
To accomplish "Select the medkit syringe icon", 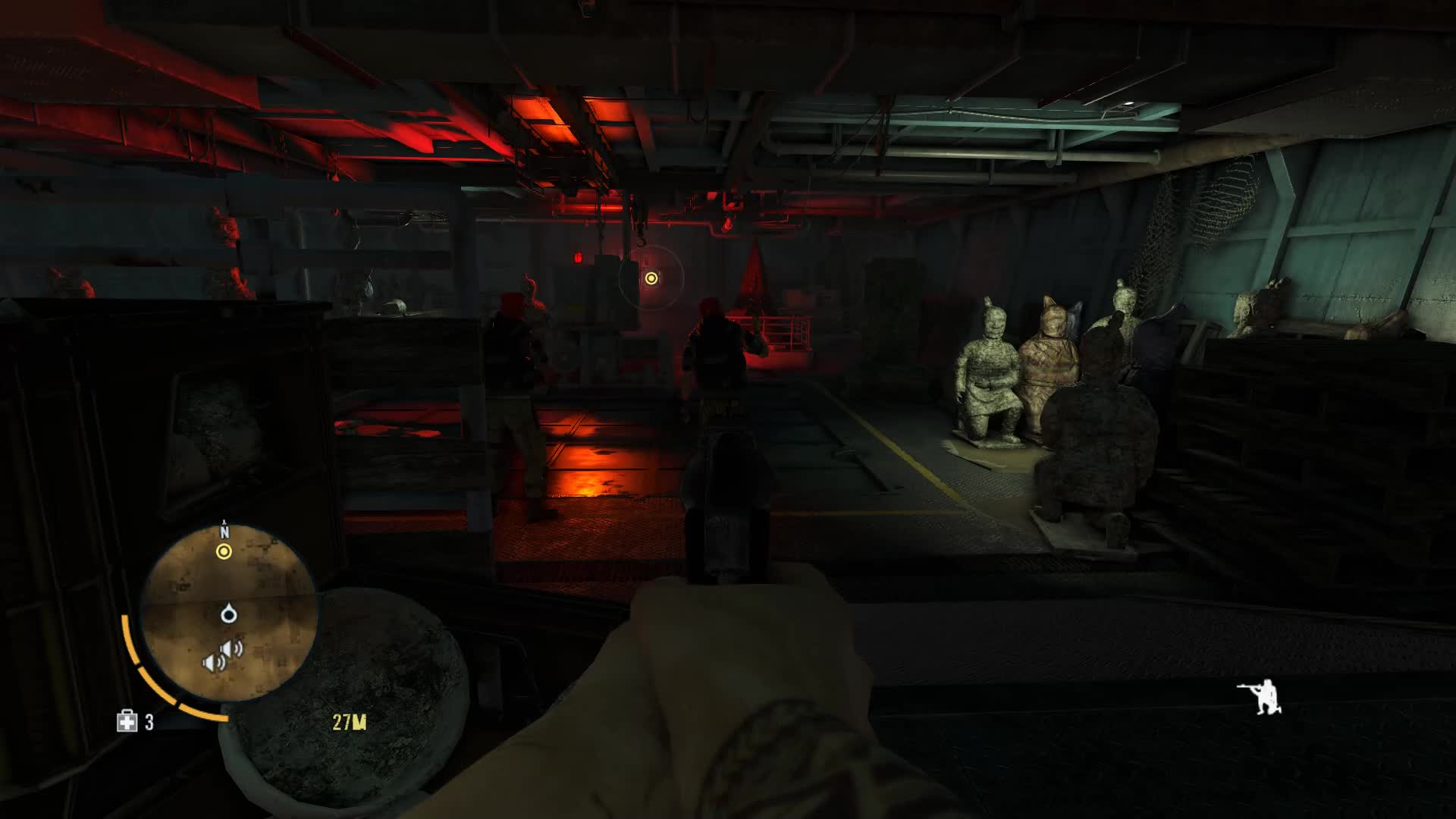I will click(x=127, y=721).
